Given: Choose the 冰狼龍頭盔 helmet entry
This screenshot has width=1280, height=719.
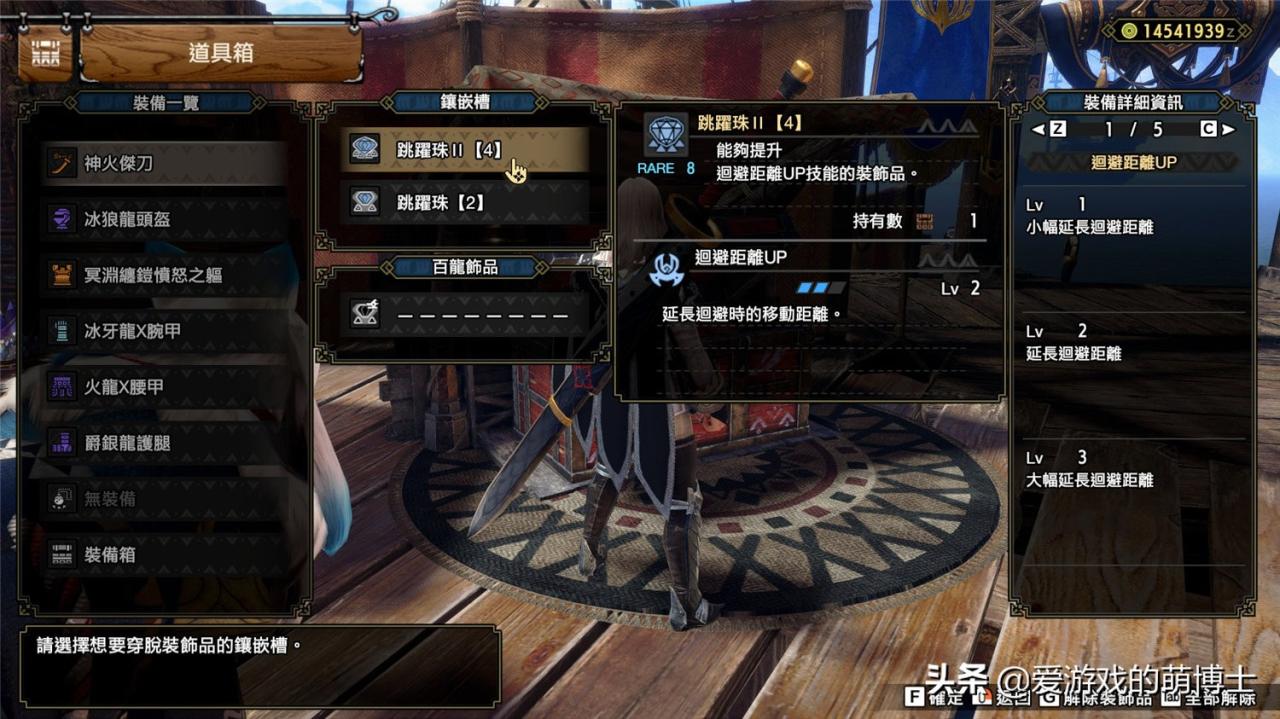Looking at the screenshot, I should (165, 219).
